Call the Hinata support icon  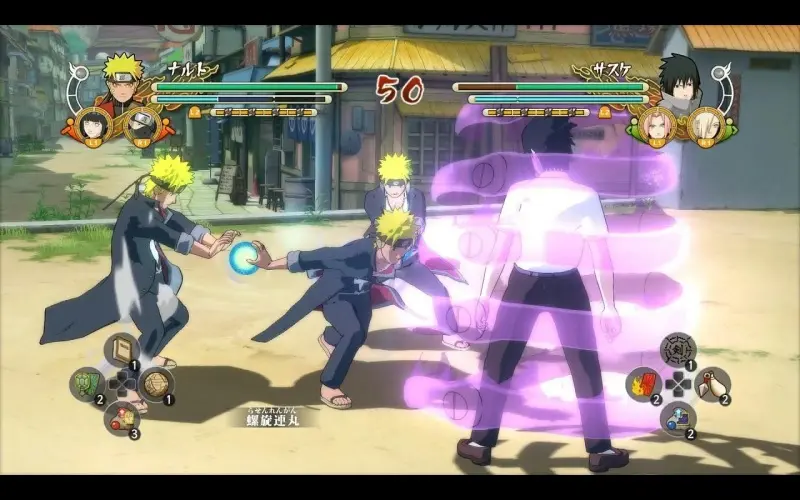click(92, 123)
